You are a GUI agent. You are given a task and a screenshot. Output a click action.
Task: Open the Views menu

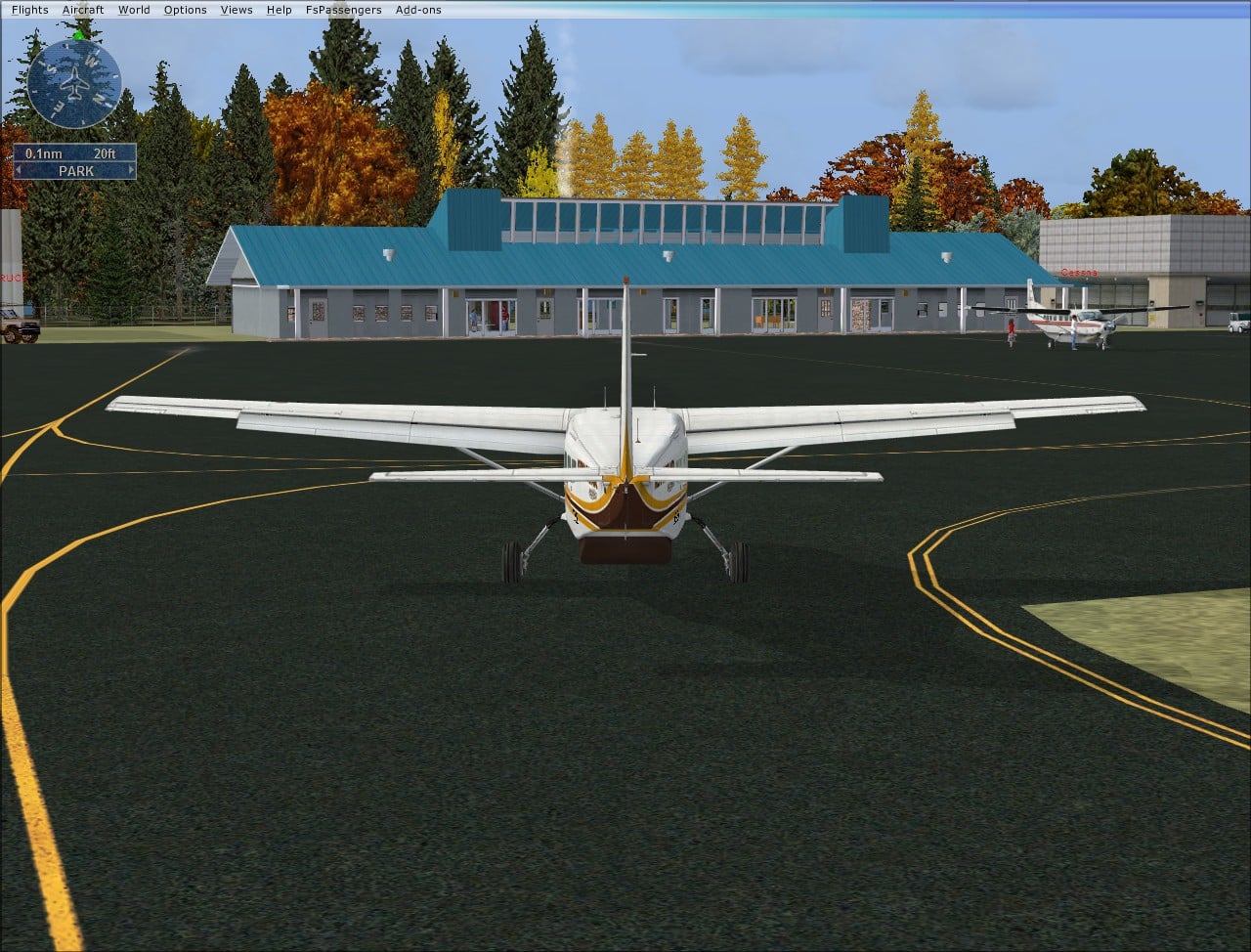point(236,9)
